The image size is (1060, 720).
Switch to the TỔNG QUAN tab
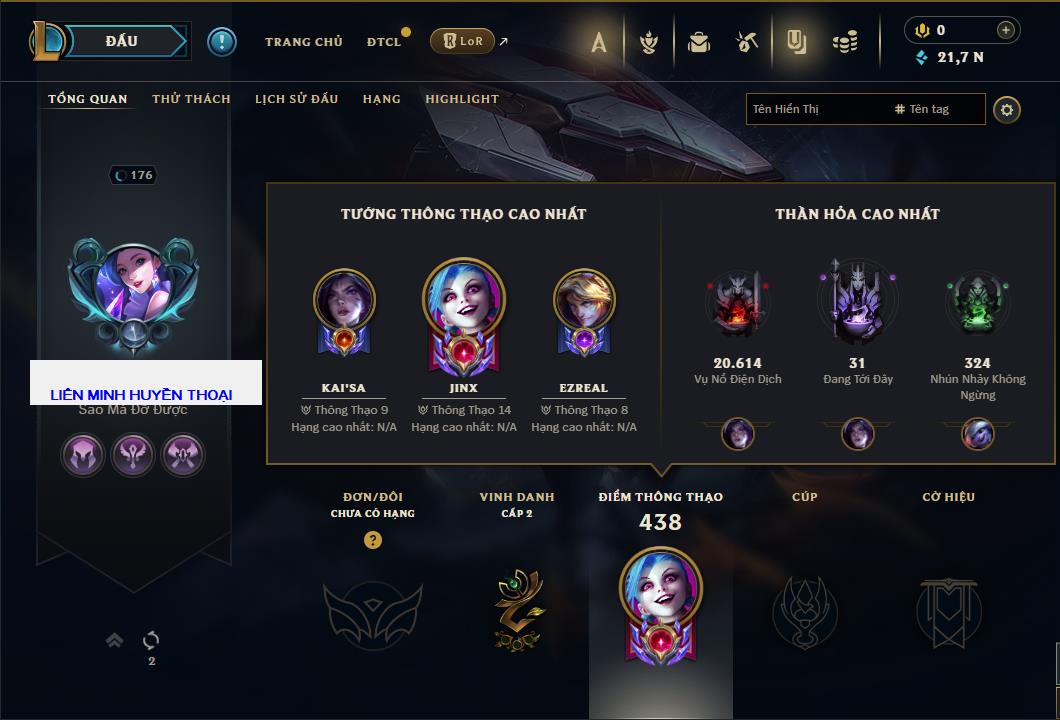88,99
